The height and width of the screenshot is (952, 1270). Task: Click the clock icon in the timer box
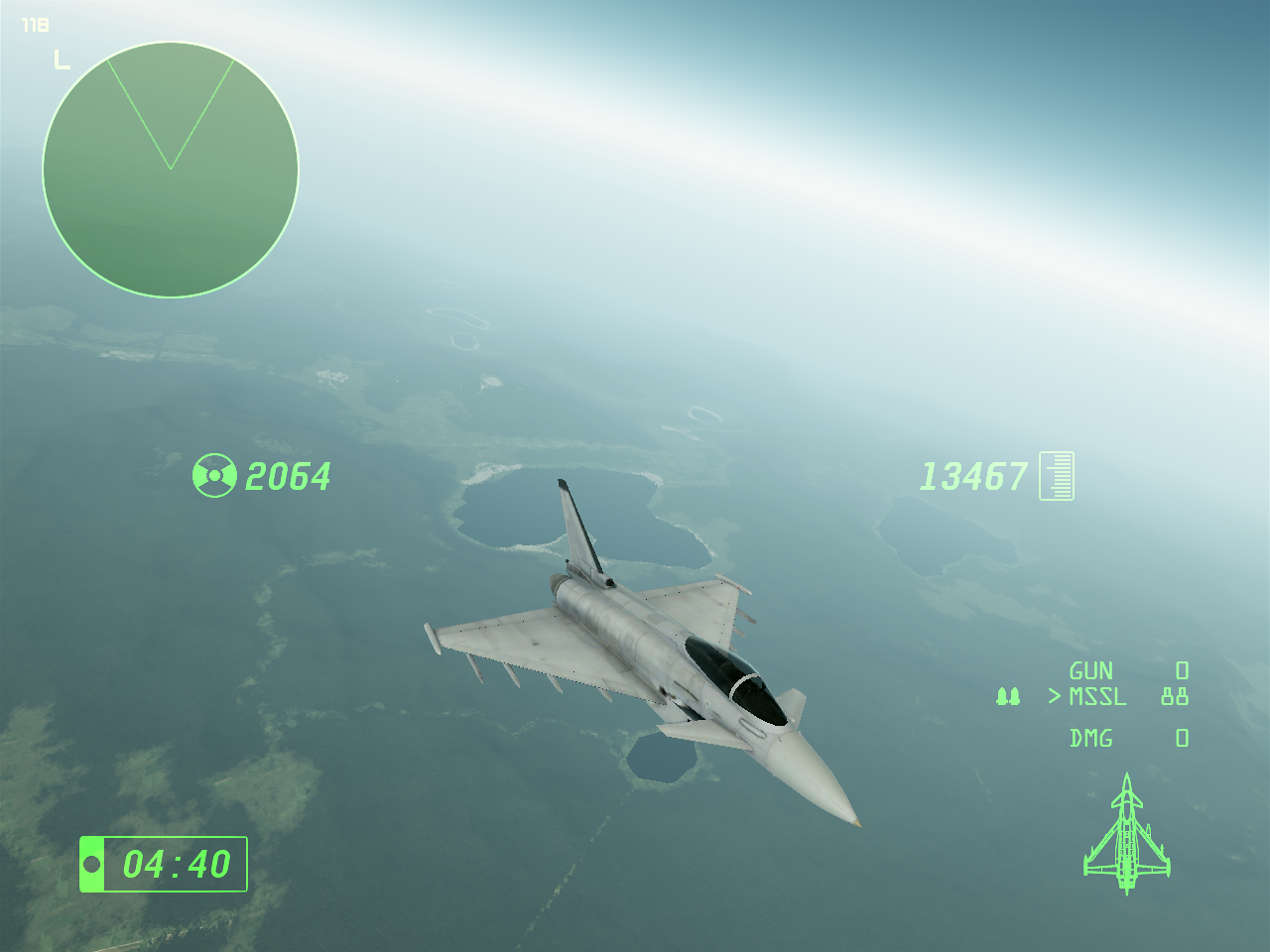94,863
